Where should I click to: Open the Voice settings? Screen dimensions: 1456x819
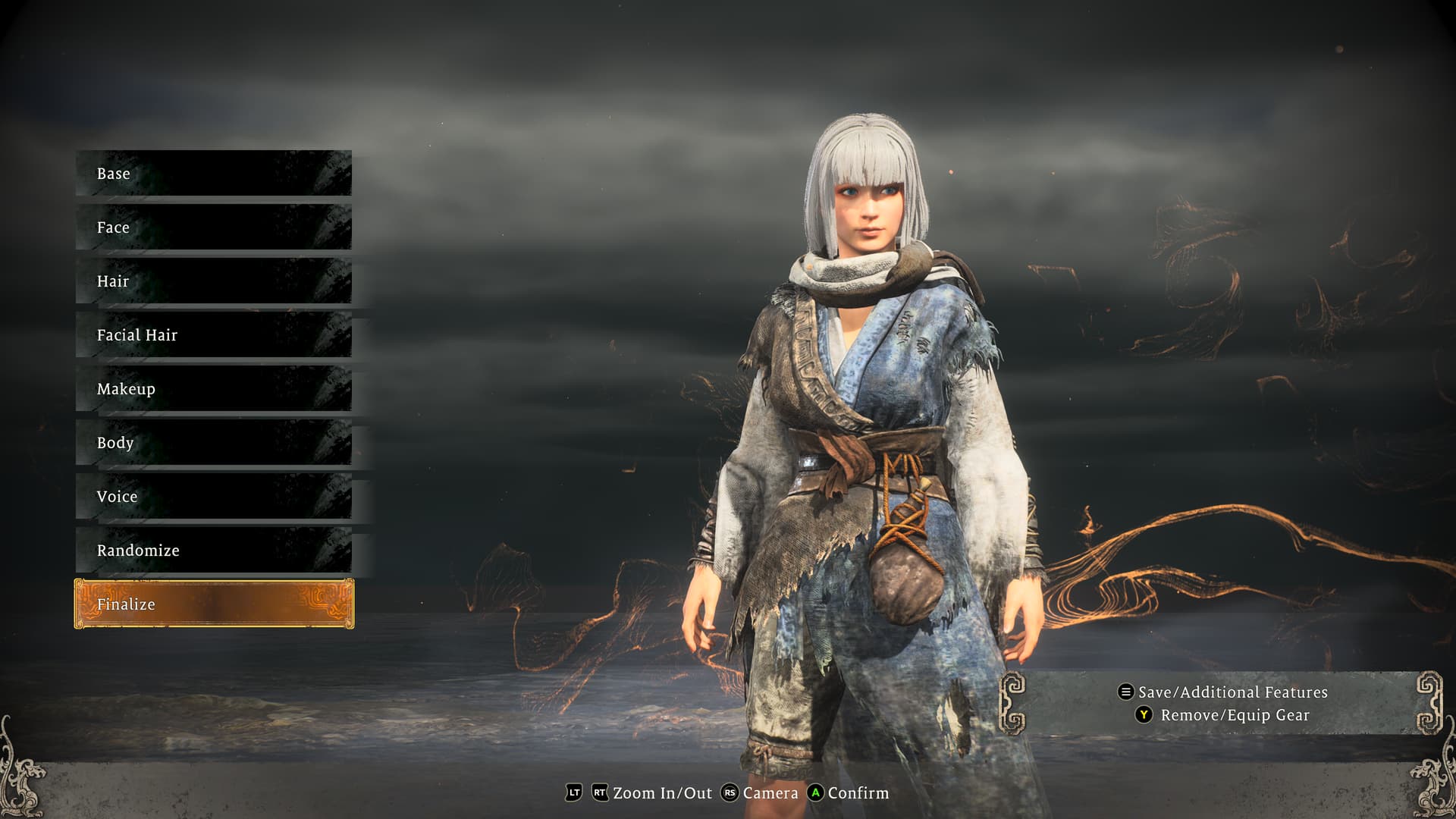213,497
